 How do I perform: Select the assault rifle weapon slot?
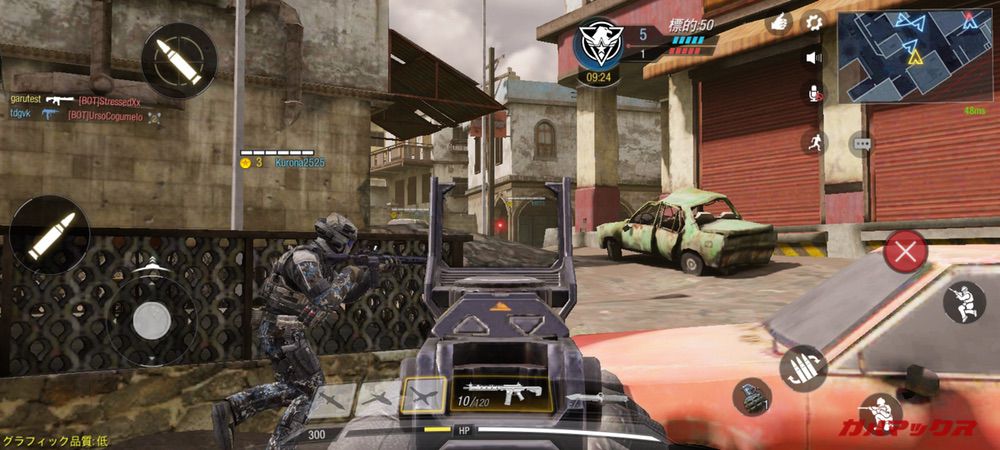[x=500, y=393]
